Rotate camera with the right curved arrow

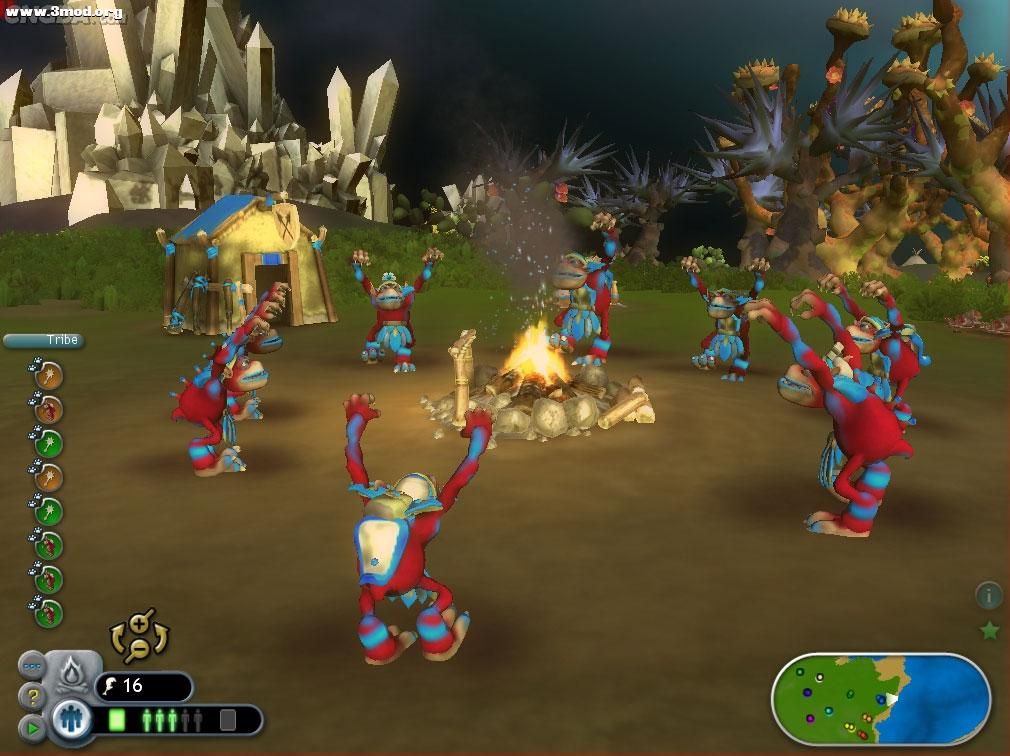[162, 637]
